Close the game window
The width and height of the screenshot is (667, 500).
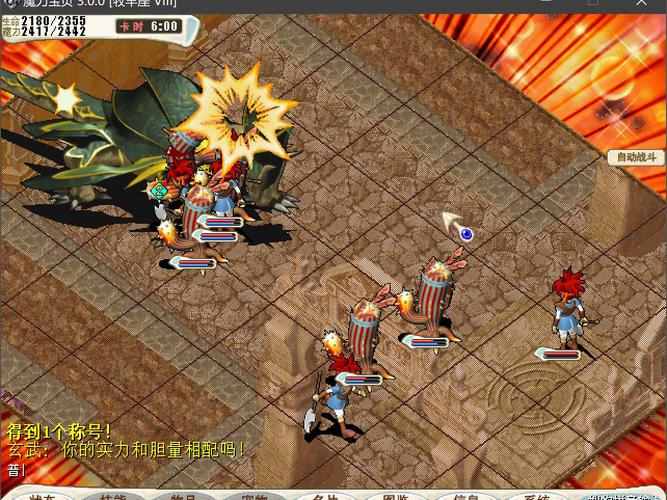click(641, 4)
